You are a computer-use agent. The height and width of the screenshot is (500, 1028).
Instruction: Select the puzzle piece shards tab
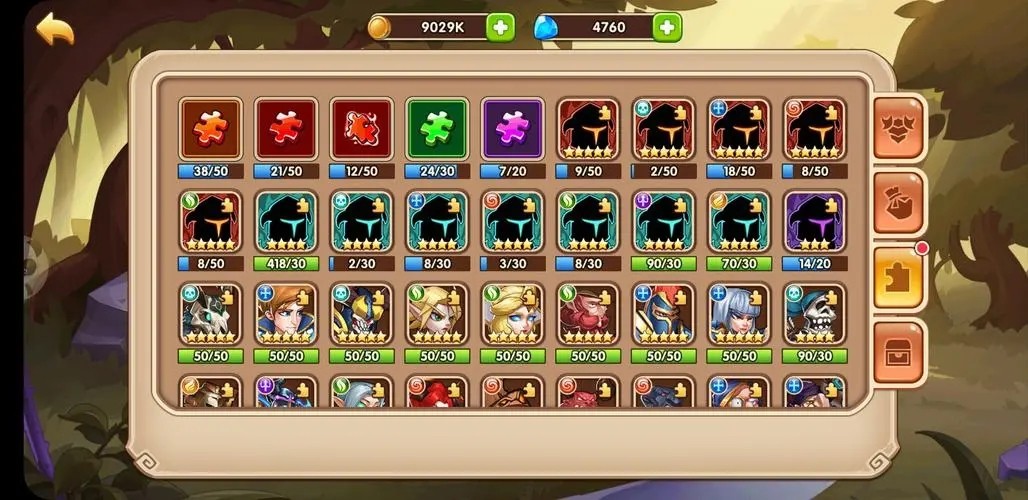[x=898, y=276]
